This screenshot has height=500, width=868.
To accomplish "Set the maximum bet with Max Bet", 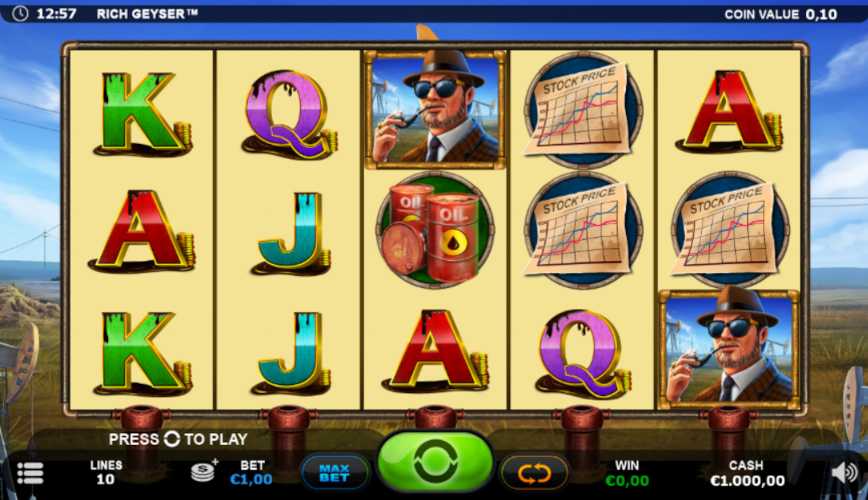I will click(x=334, y=471).
